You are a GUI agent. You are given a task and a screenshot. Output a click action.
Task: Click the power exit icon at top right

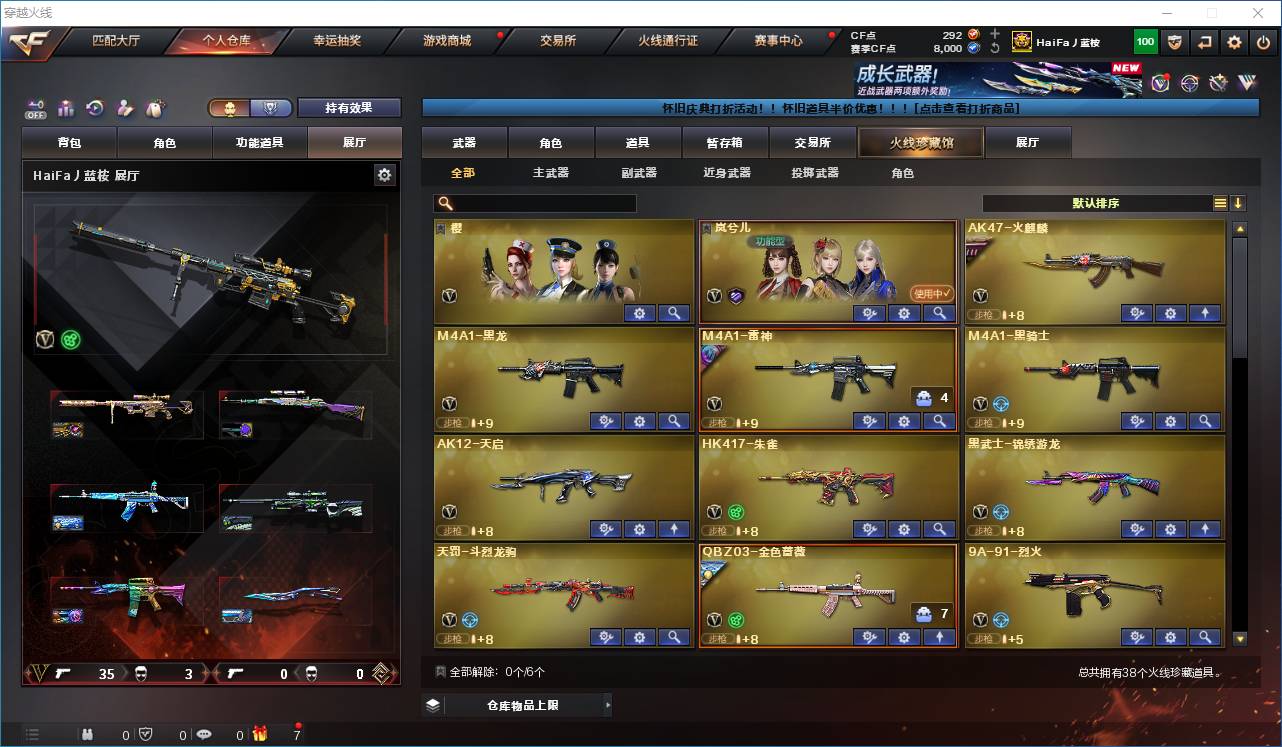tap(1263, 41)
